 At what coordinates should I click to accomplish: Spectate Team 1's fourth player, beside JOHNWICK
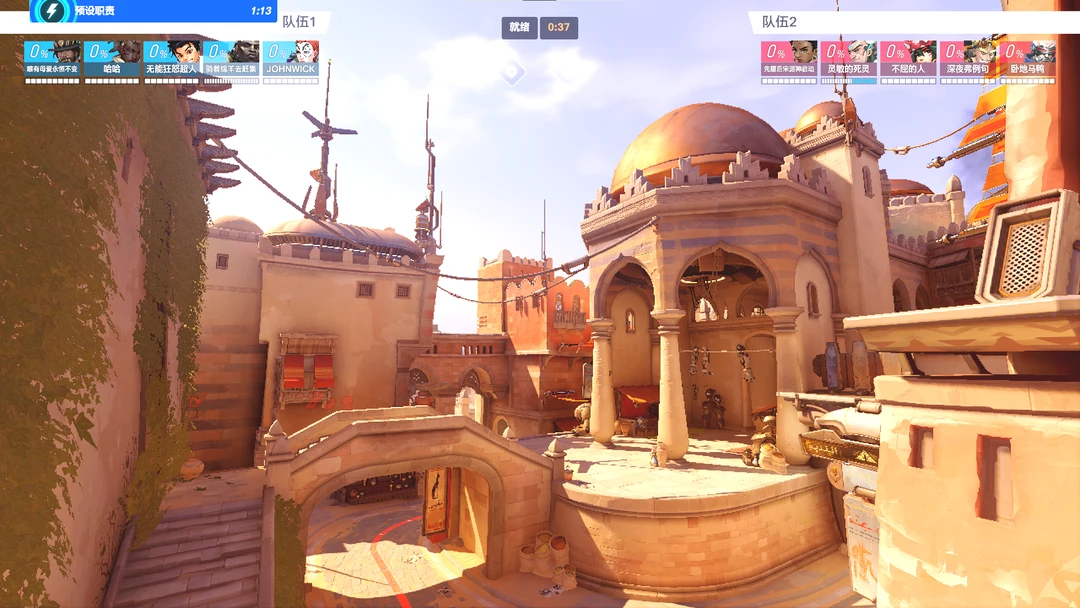(x=231, y=58)
